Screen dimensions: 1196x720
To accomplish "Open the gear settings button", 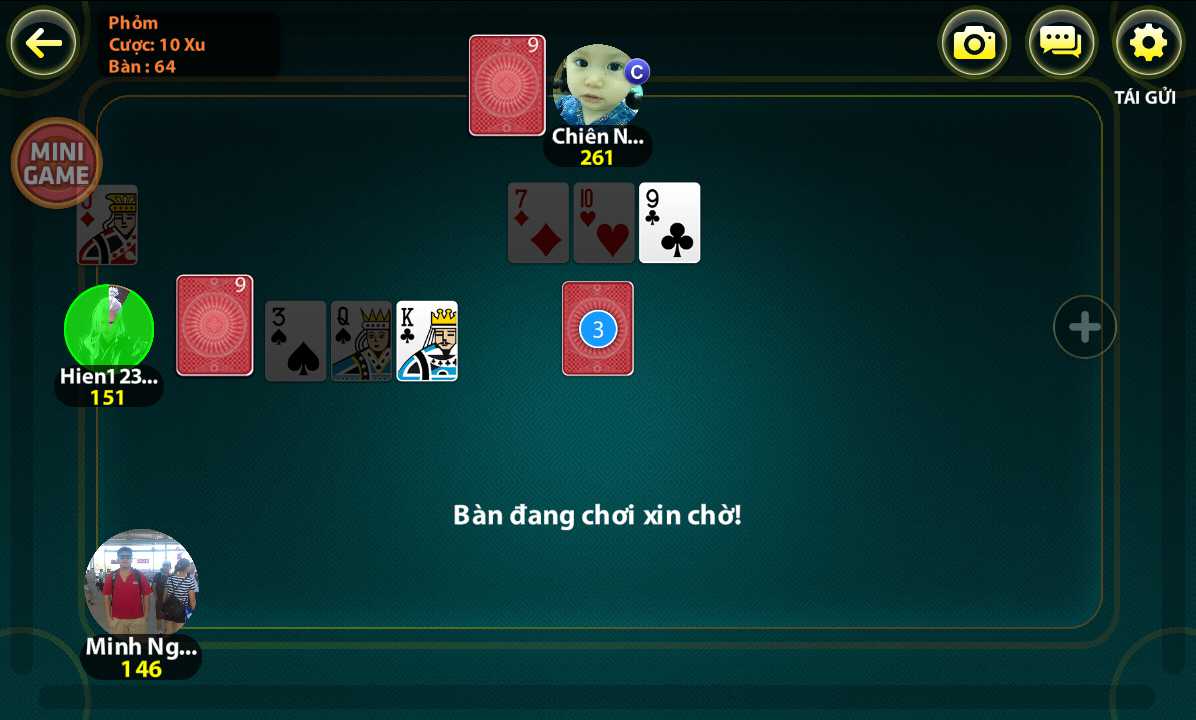I will point(1148,43).
